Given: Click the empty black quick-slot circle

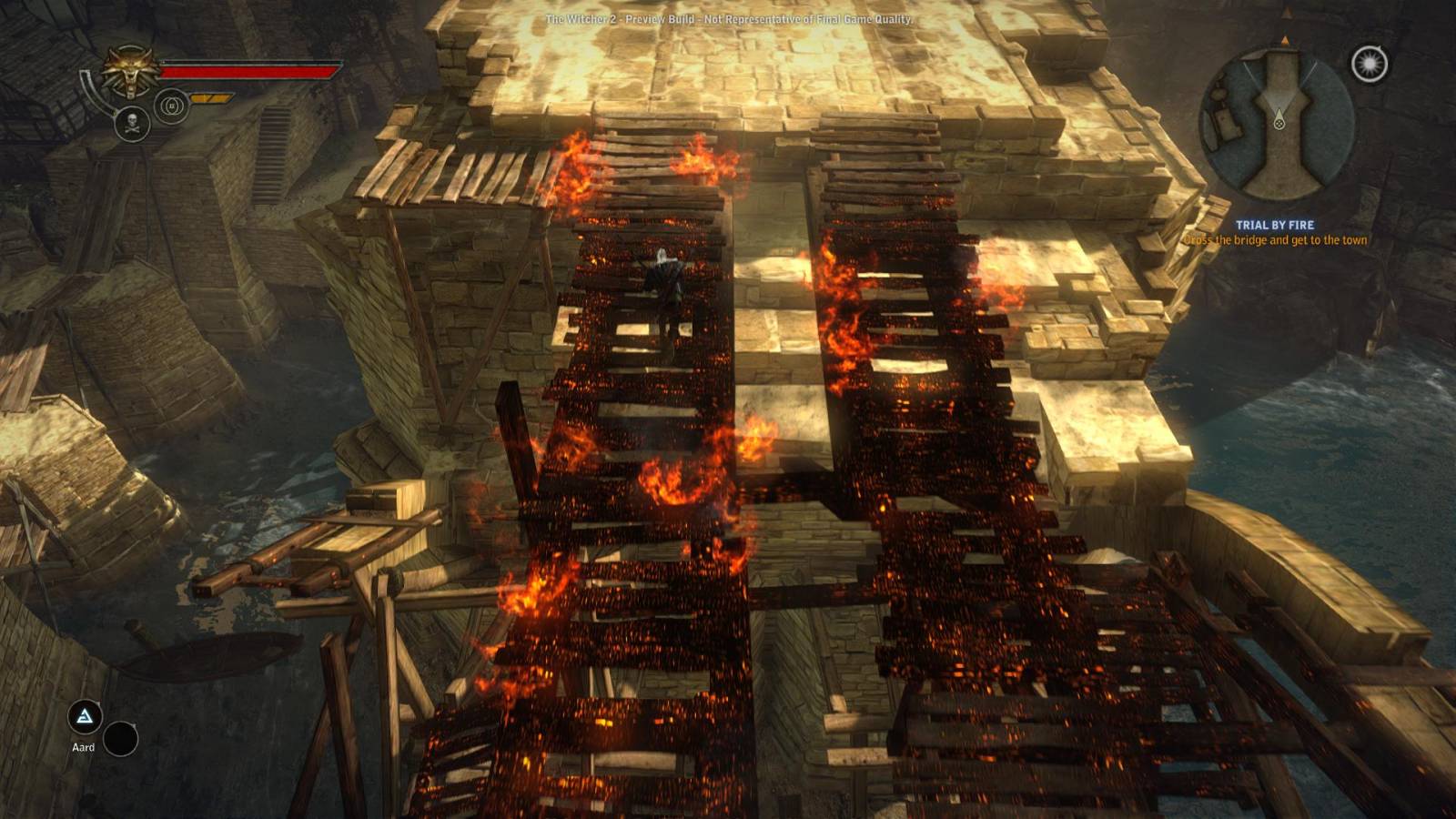Looking at the screenshot, I should click(x=120, y=739).
